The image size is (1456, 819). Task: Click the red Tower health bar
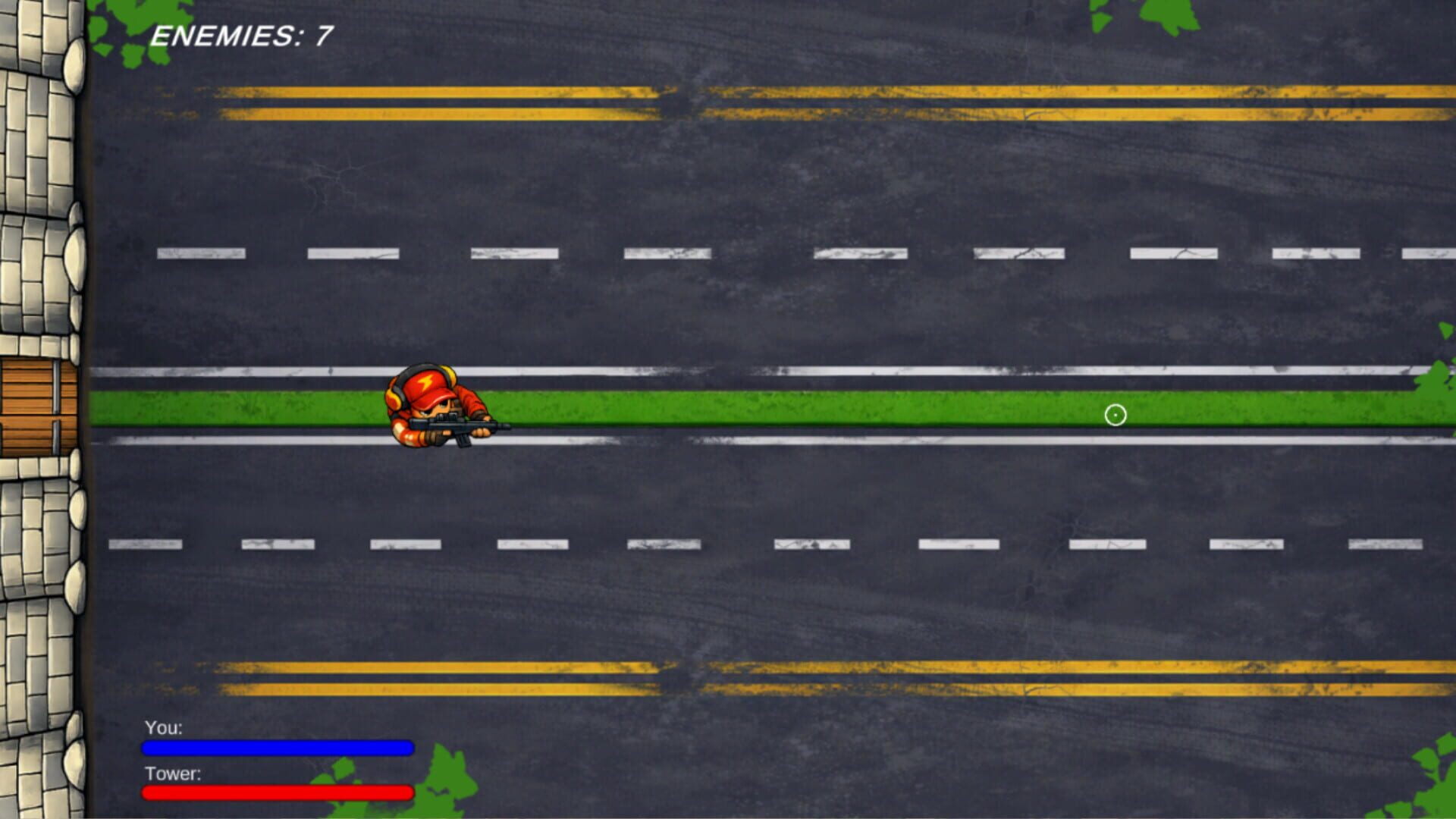point(277,792)
